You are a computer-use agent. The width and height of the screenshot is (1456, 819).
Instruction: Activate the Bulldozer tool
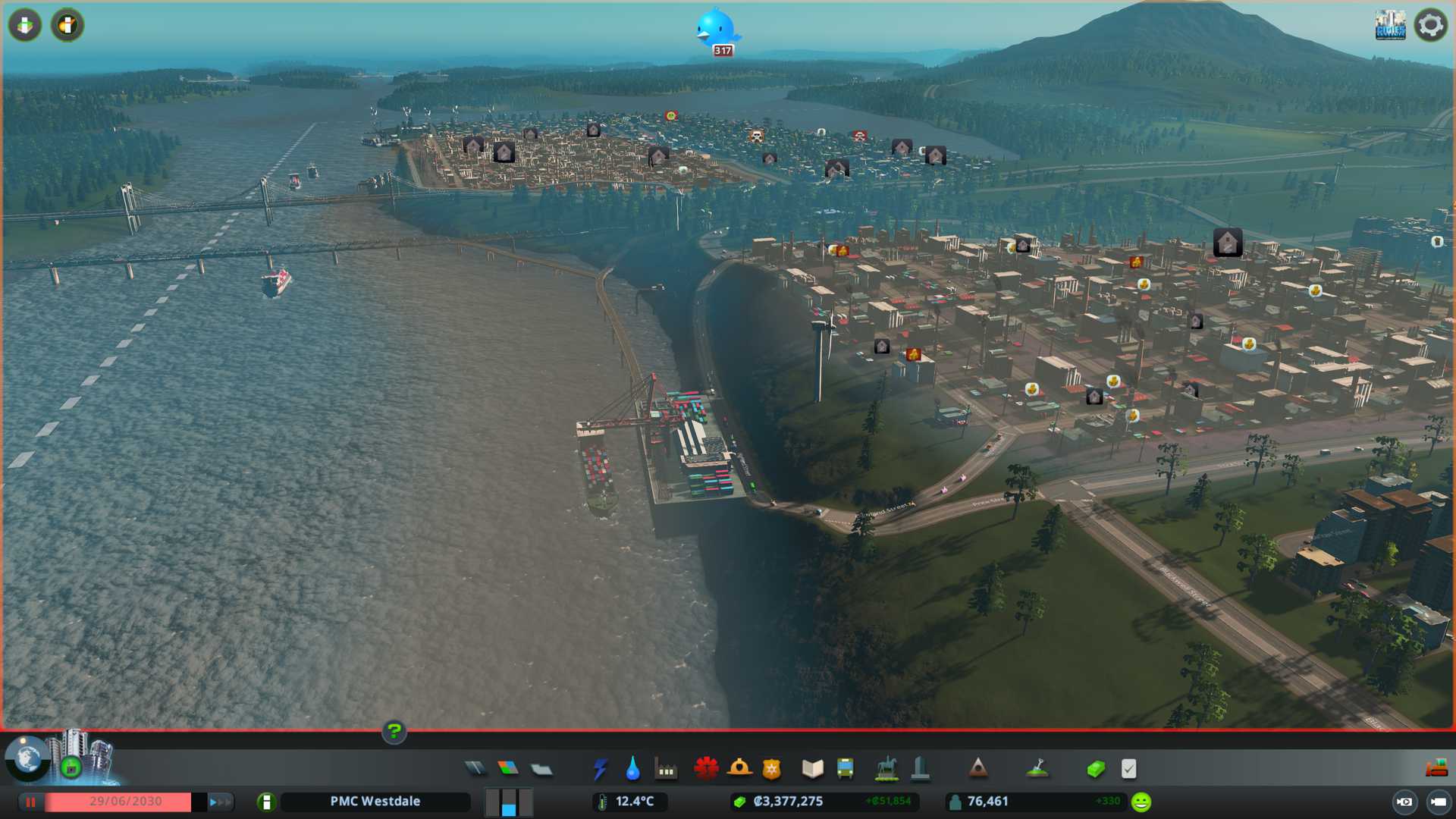pyautogui.click(x=1436, y=768)
